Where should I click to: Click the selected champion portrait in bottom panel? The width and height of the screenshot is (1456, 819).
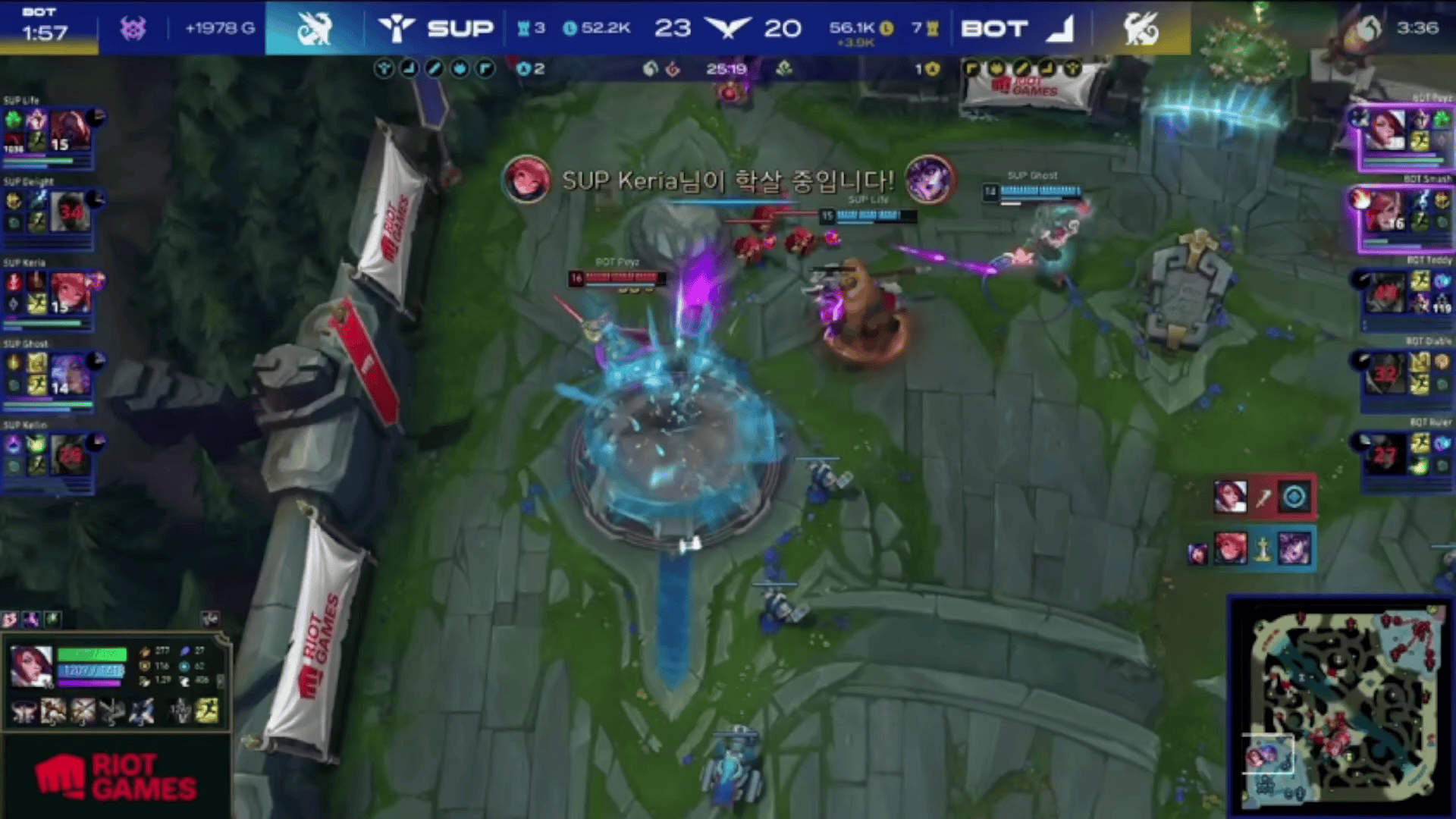click(31, 665)
